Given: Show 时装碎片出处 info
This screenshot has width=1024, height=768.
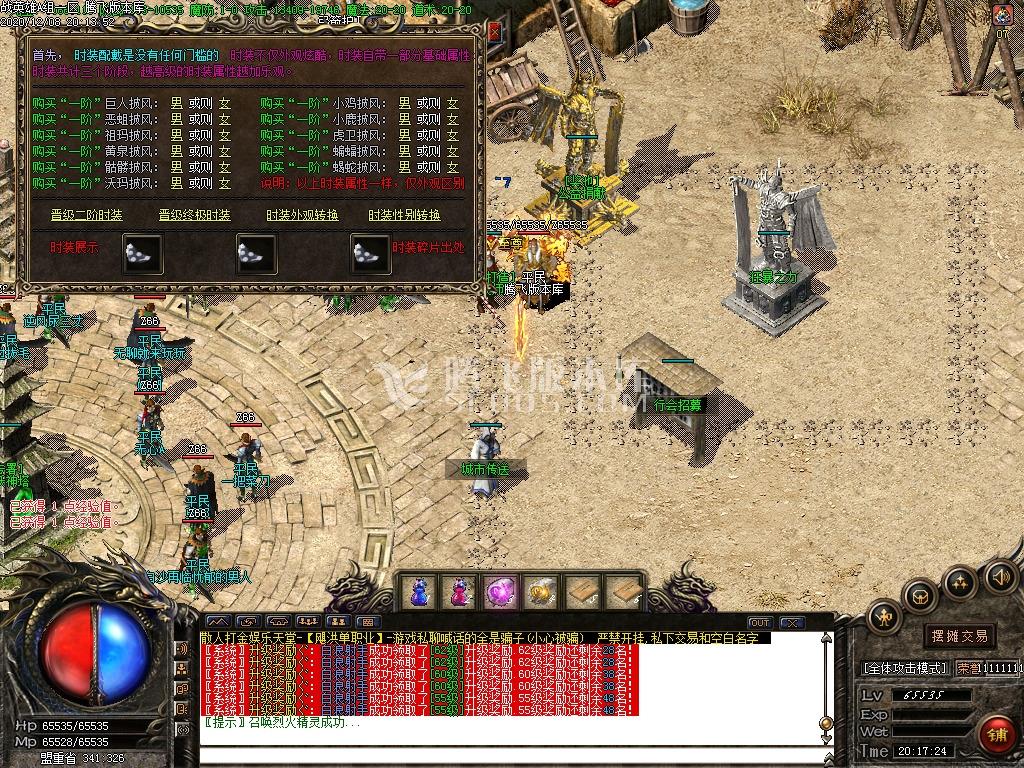Looking at the screenshot, I should 428,248.
